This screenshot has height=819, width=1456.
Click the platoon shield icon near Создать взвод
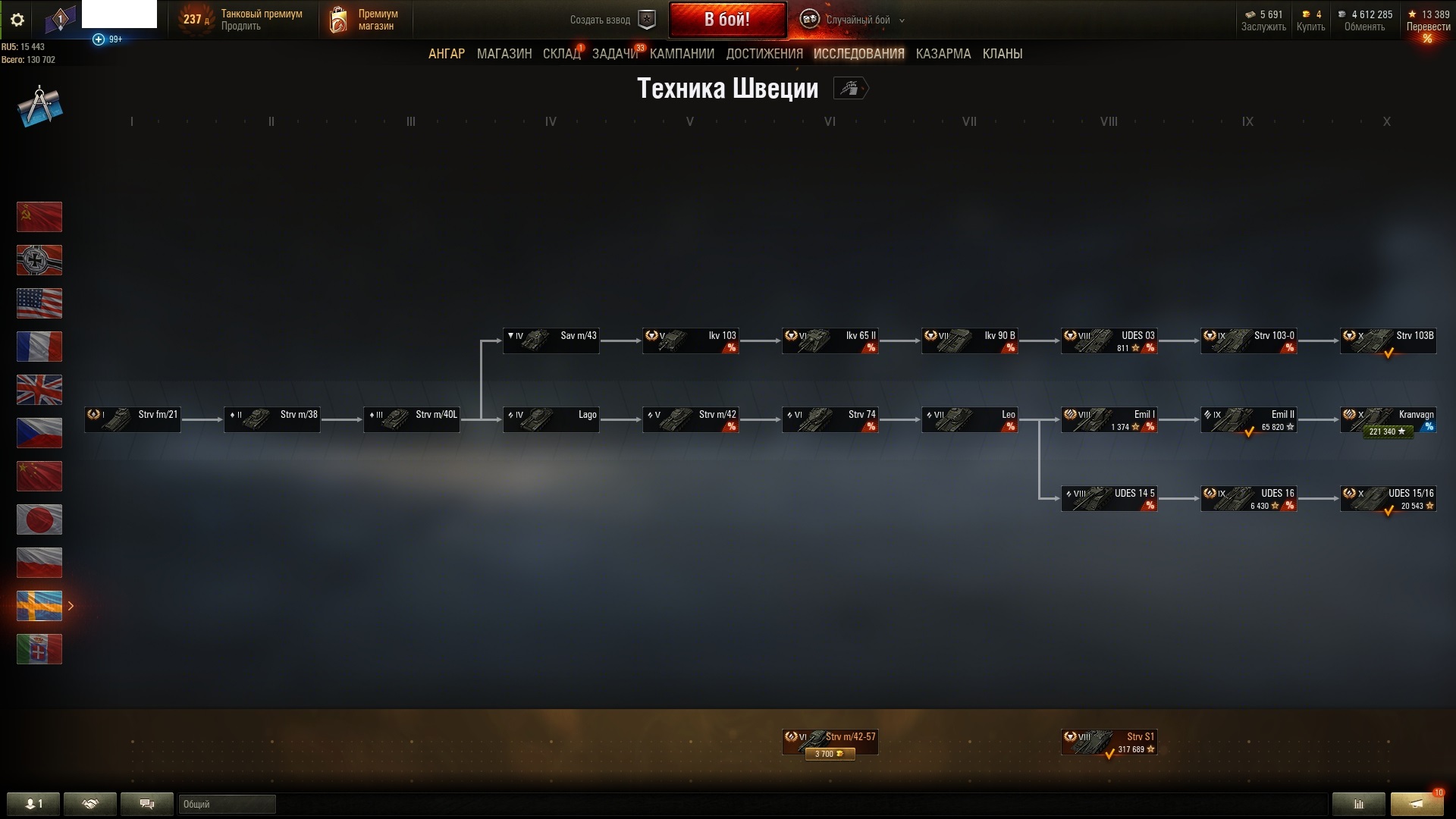646,20
